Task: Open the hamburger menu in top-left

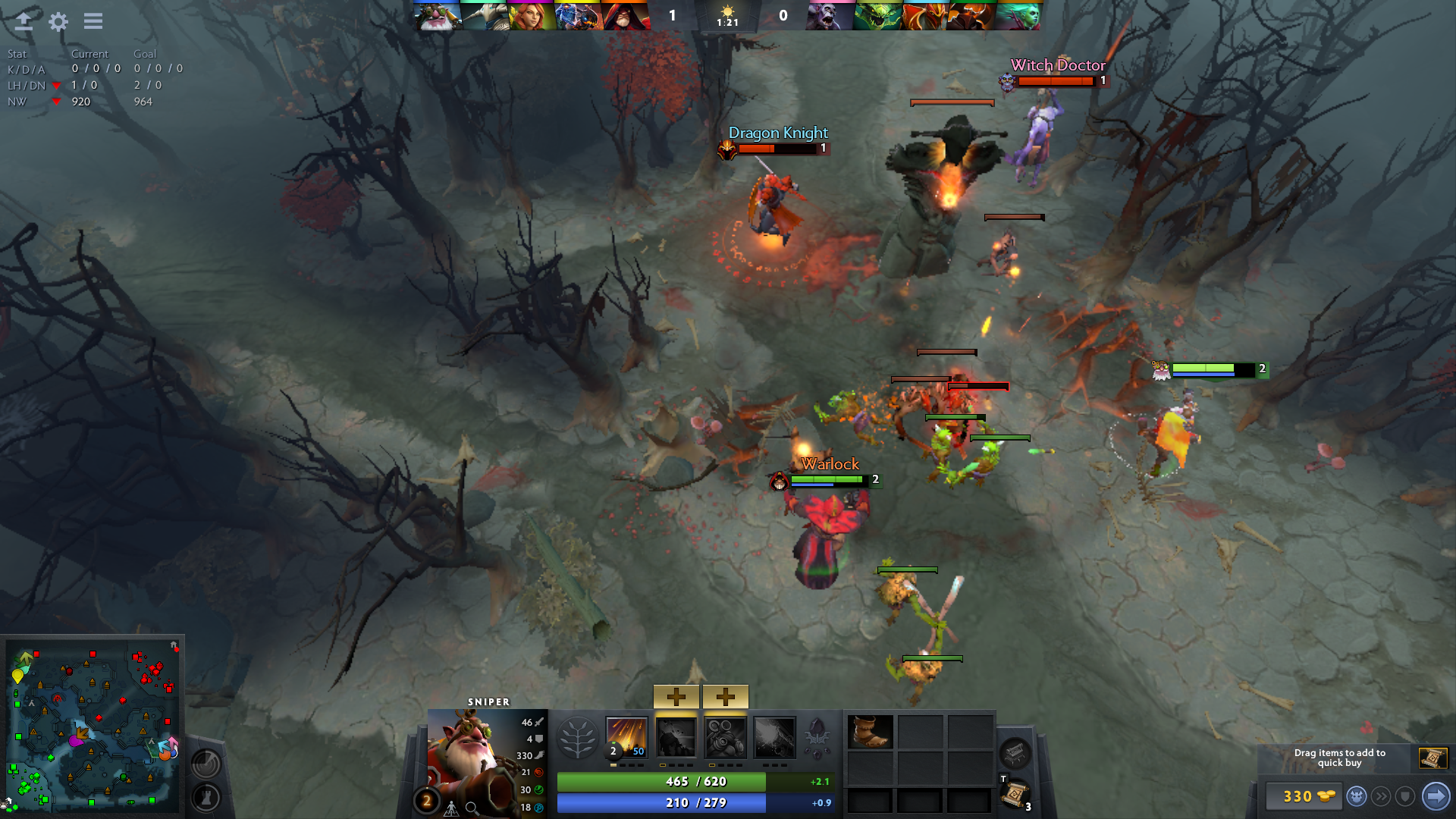Action: 93,21
